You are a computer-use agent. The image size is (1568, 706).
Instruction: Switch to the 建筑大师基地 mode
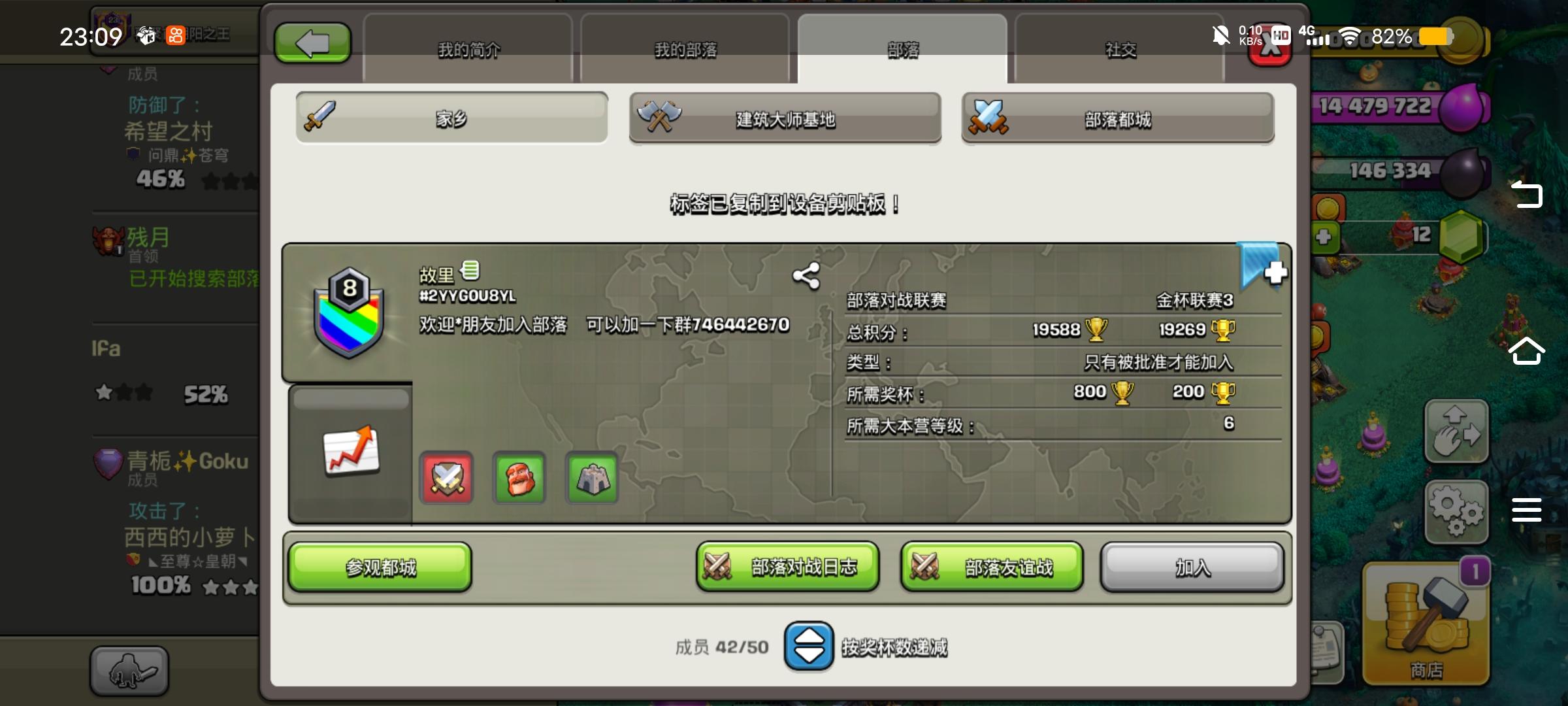pos(784,120)
